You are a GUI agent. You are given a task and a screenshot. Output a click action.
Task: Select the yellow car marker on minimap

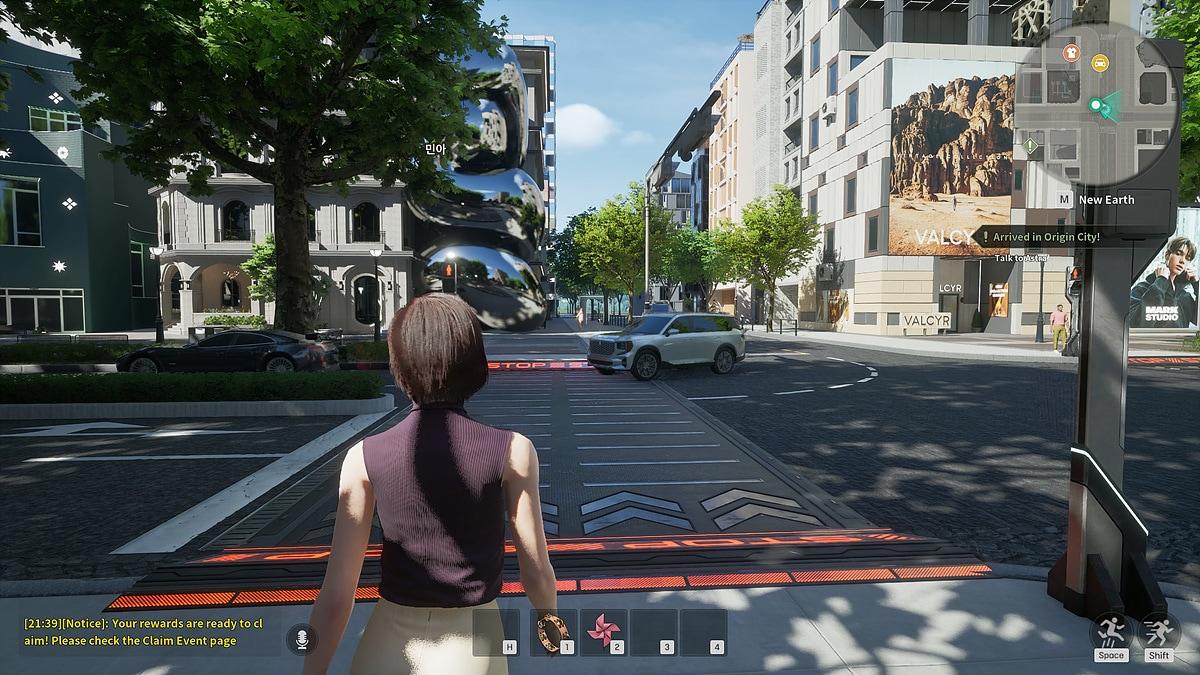click(x=1100, y=62)
